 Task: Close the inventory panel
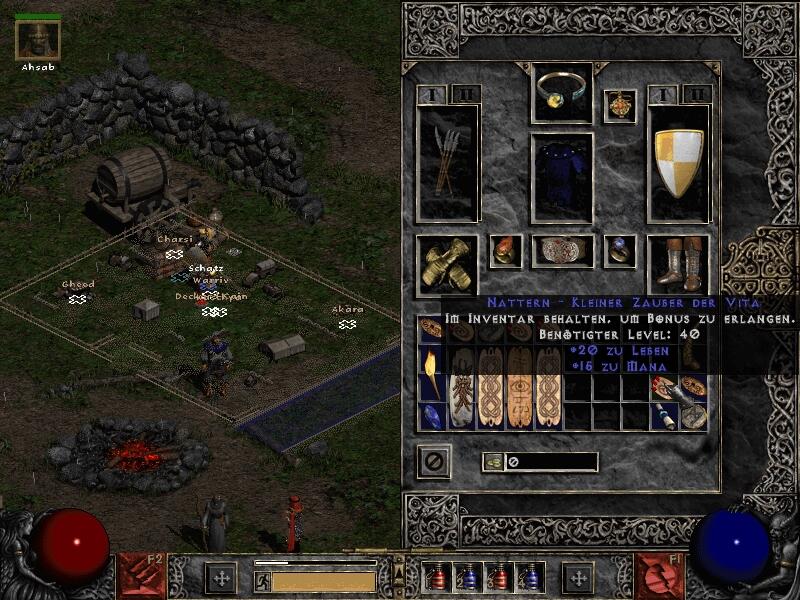pos(434,461)
